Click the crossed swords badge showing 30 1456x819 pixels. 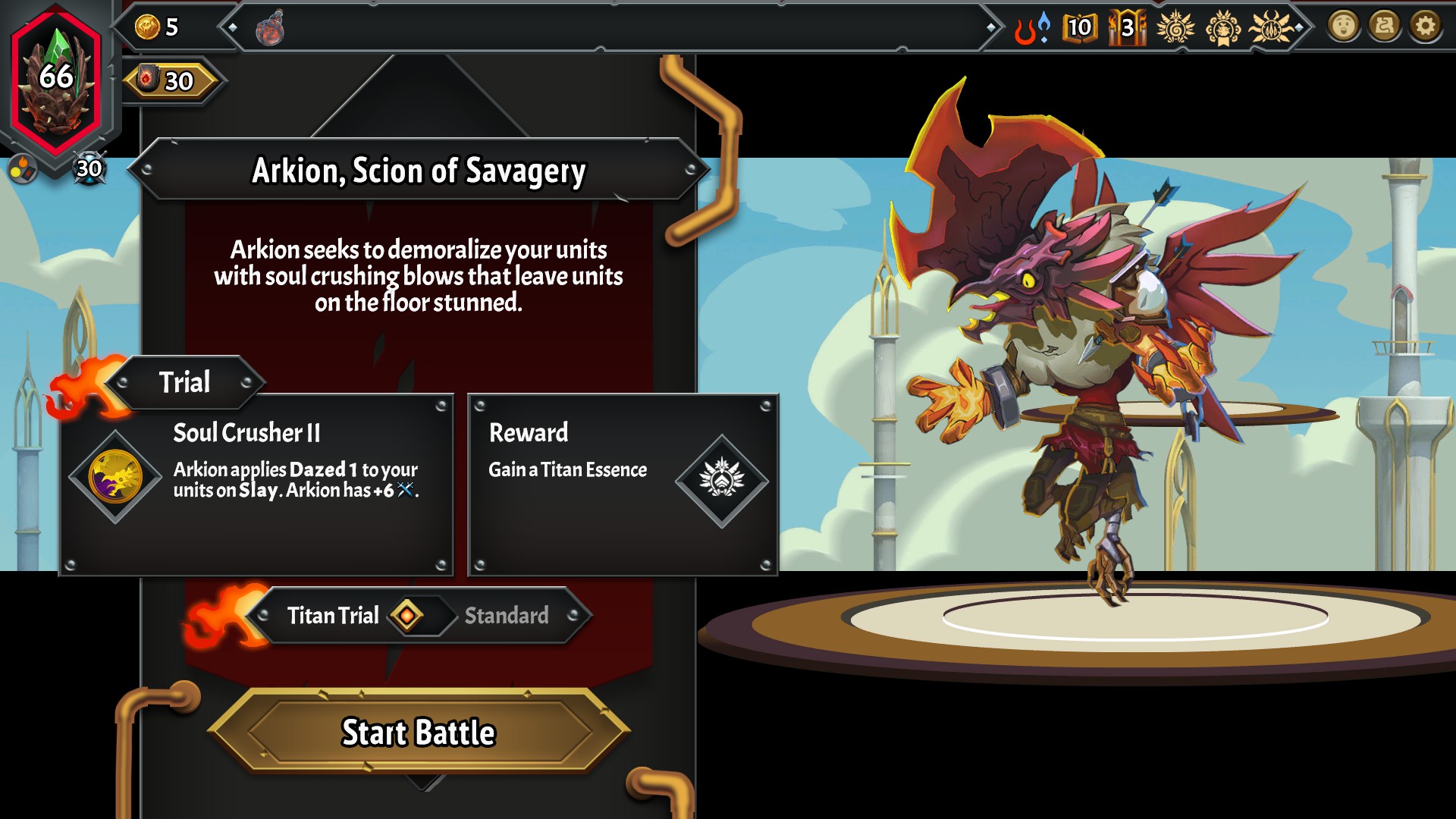89,168
